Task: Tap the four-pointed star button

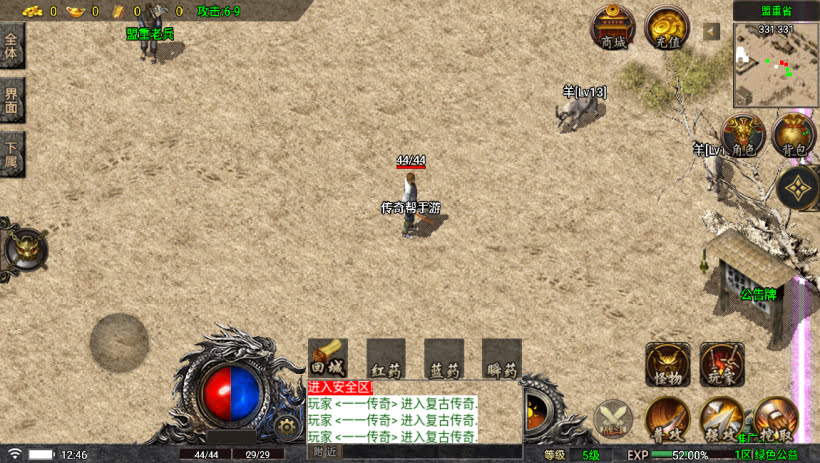Action: coord(798,187)
